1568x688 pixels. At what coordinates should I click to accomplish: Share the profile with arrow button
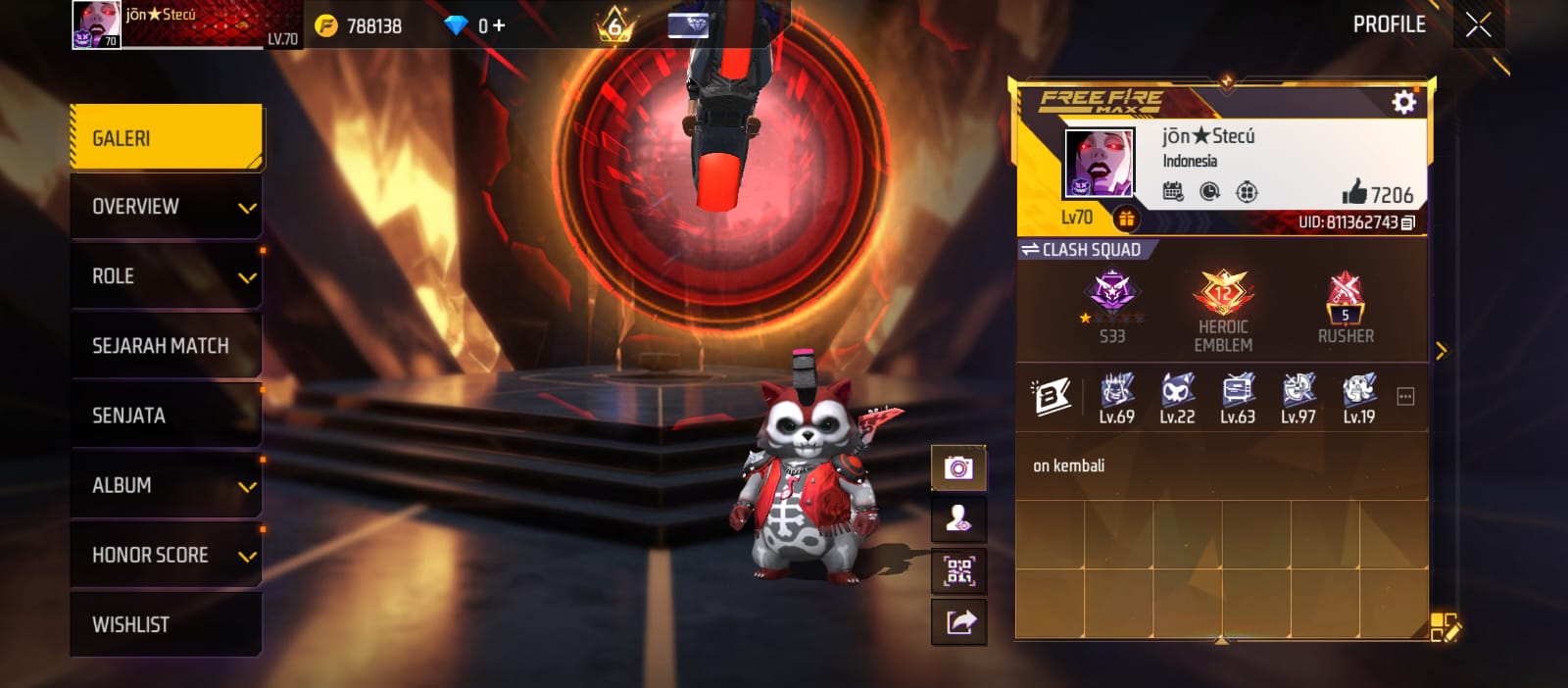[958, 621]
